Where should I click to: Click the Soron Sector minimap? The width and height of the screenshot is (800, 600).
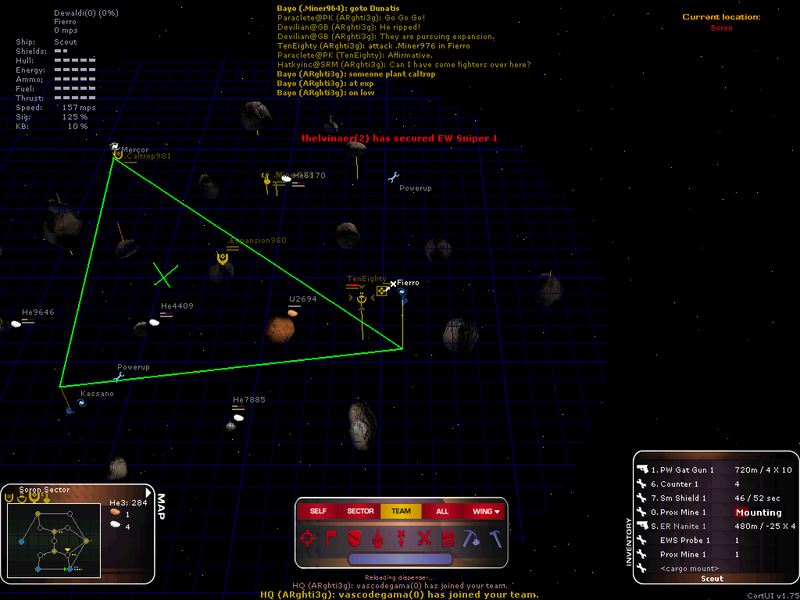coord(52,539)
